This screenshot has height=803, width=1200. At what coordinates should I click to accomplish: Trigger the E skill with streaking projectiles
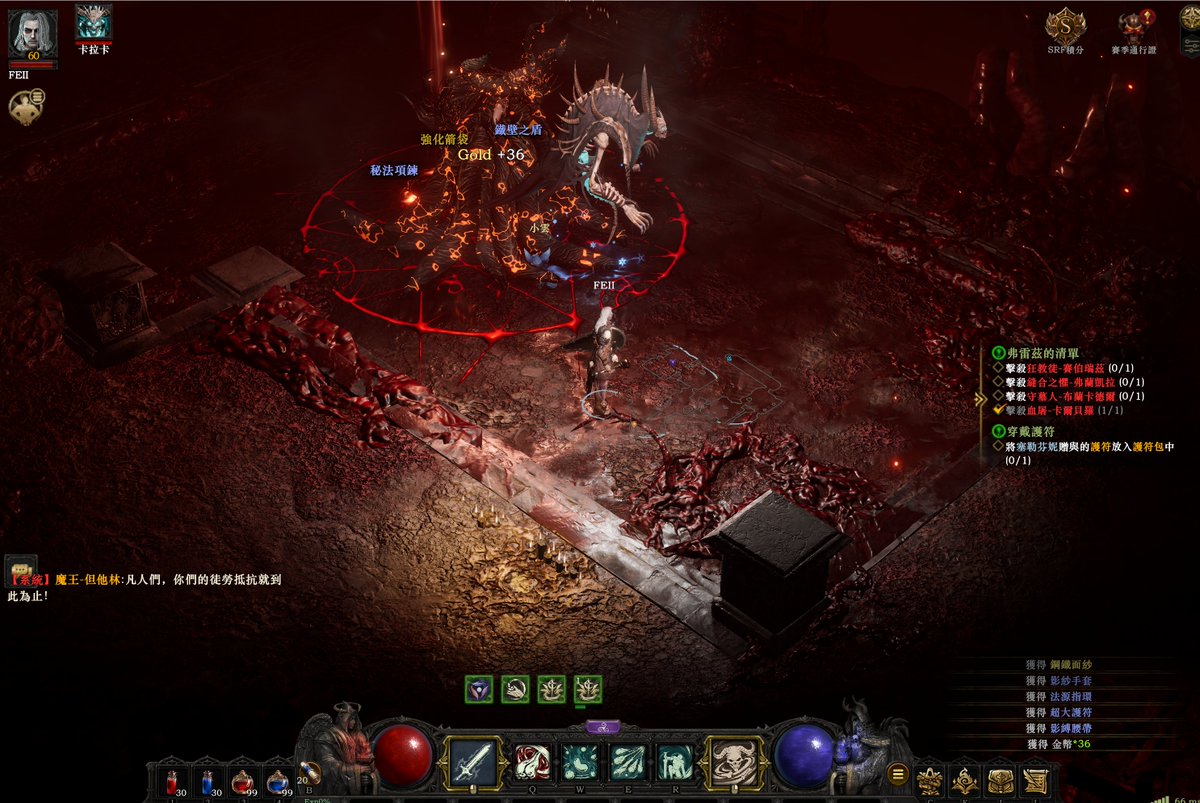(628, 763)
